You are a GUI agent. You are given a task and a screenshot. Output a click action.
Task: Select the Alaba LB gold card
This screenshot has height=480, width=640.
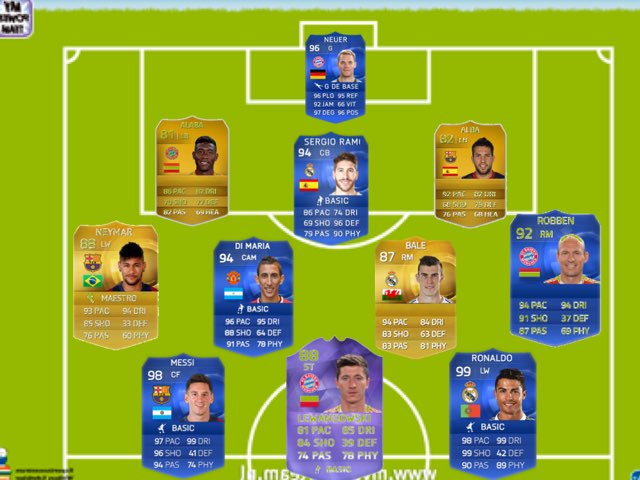193,170
